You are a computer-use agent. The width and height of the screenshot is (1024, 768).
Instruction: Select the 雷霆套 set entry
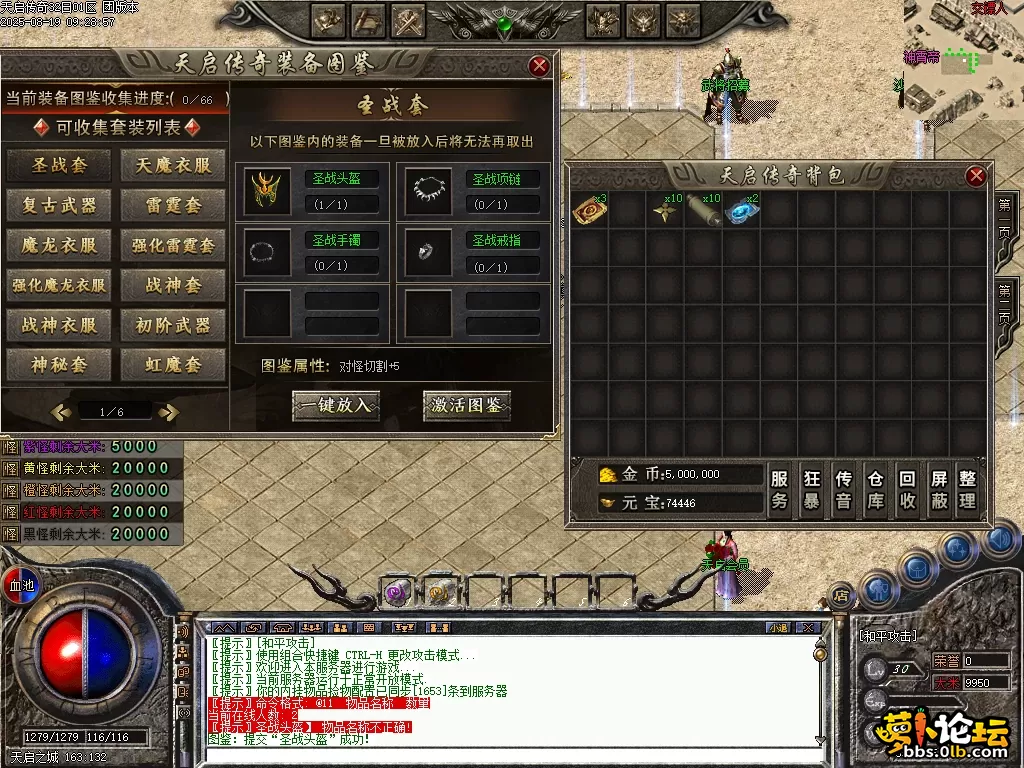(173, 206)
